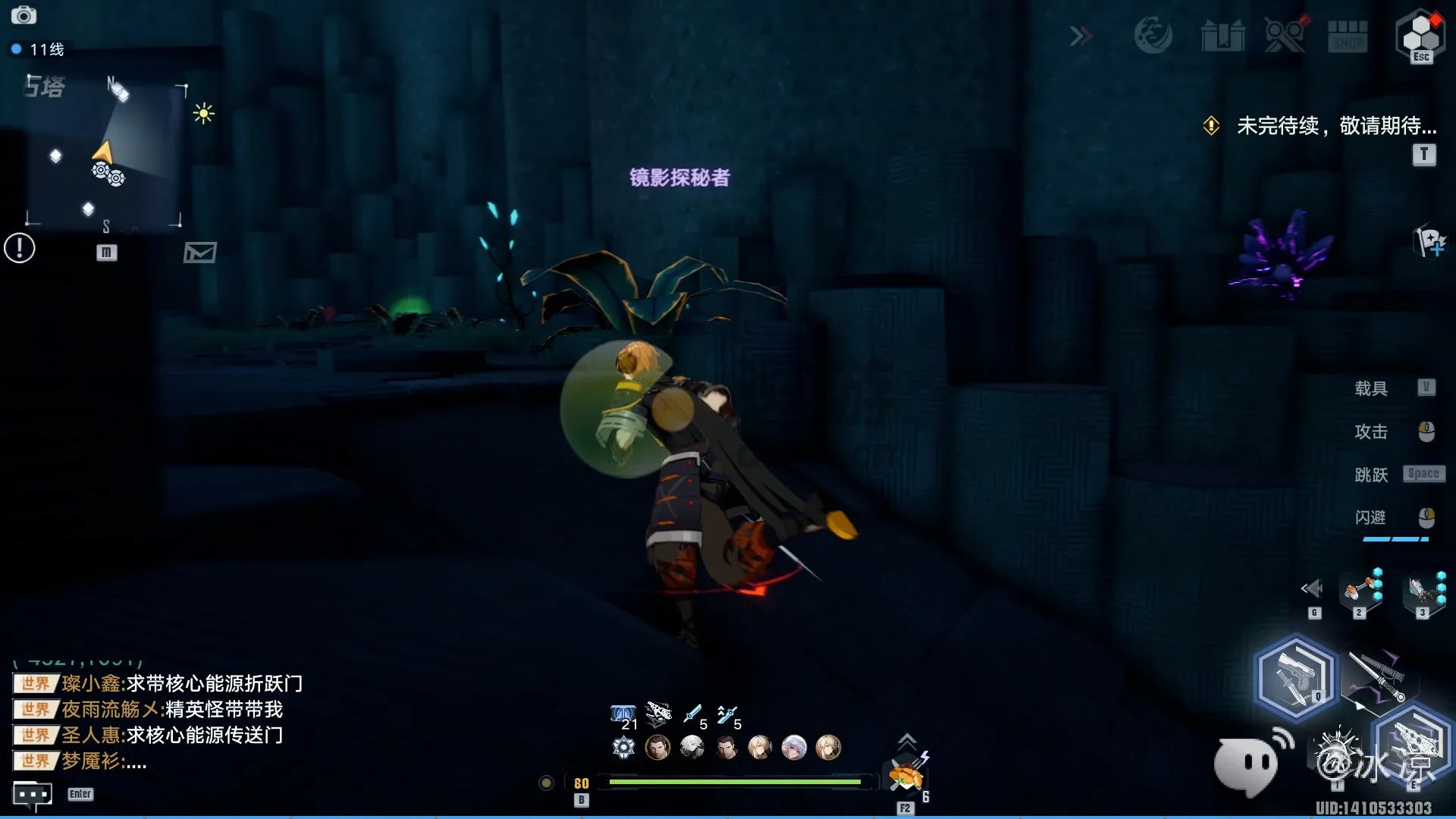Expand the relic bar left arrows
The height and width of the screenshot is (819, 1456).
[x=1312, y=588]
